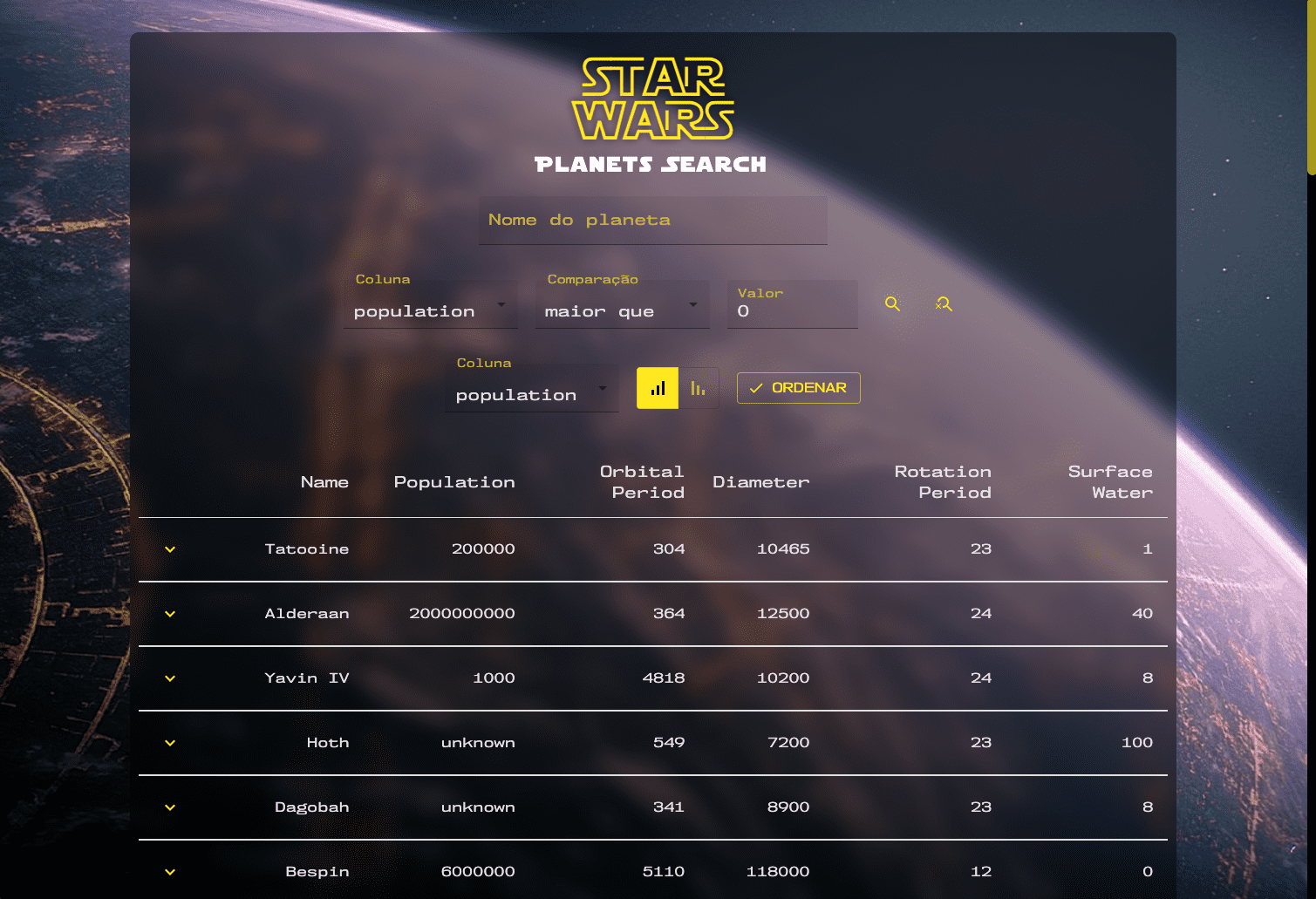Click the Rotation Period column header
The width and height of the screenshot is (1316, 899).
click(943, 481)
